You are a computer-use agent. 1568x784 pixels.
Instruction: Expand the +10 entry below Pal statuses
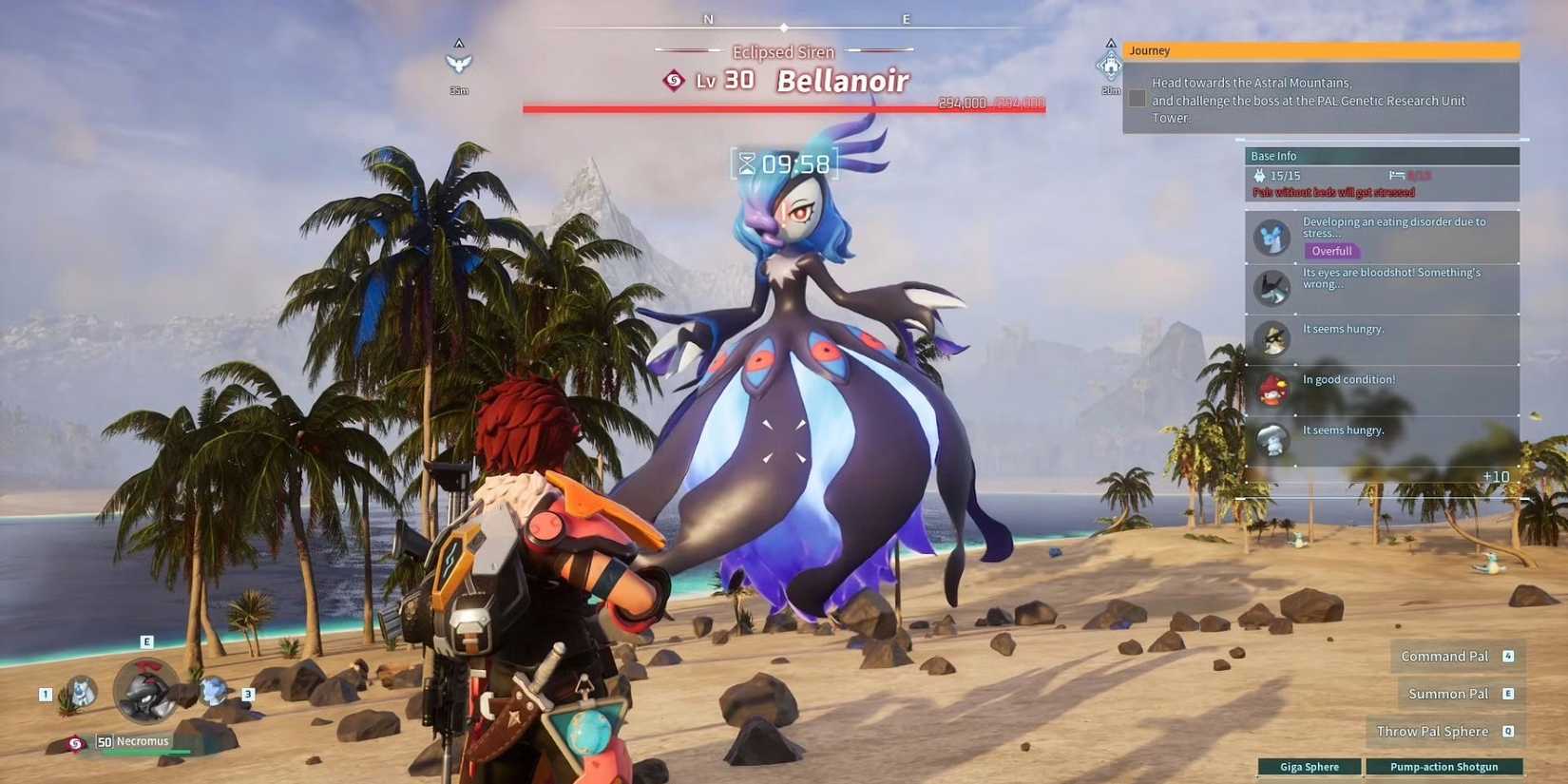click(x=1495, y=475)
